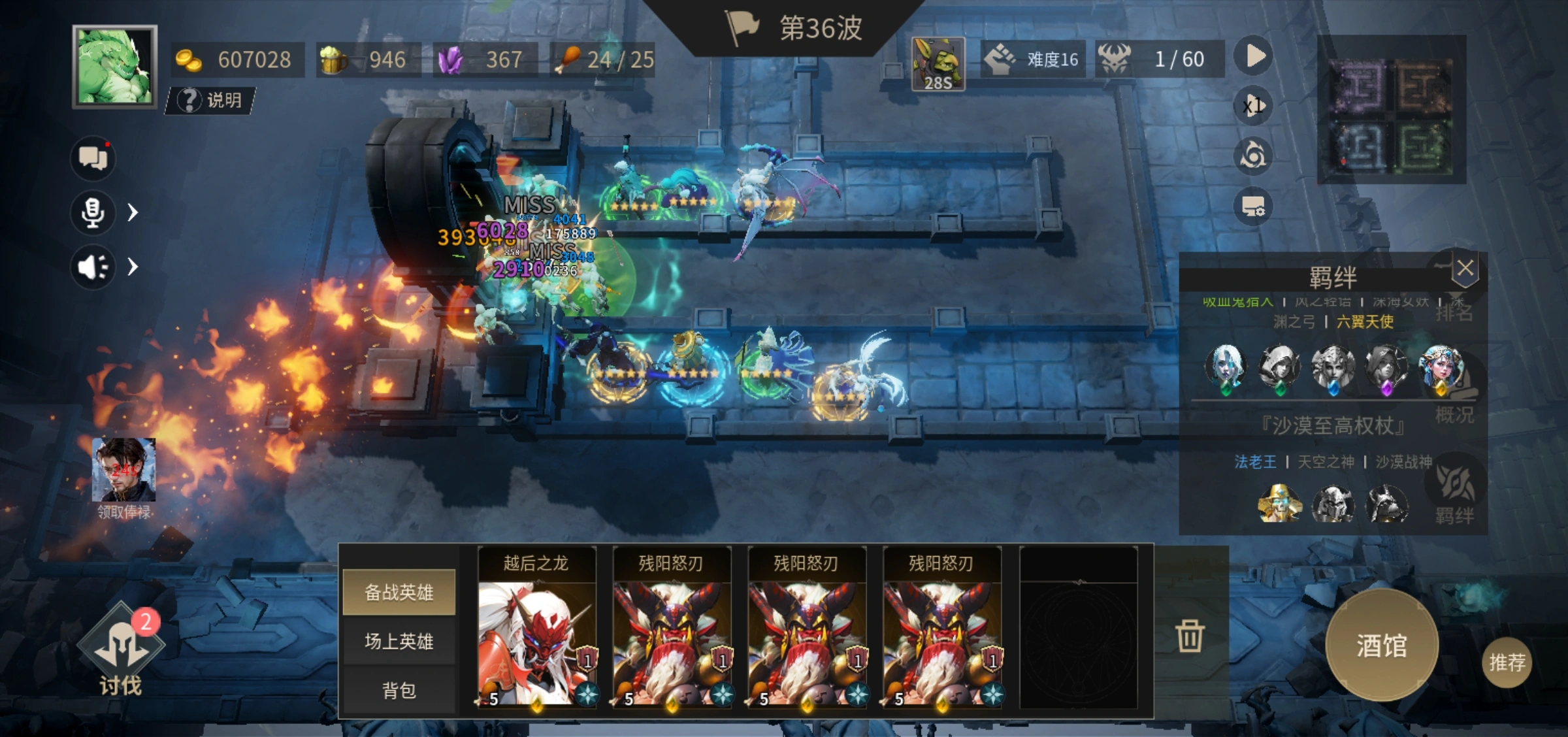Open the chat bubbles icon
The height and width of the screenshot is (737, 1568).
[x=93, y=158]
